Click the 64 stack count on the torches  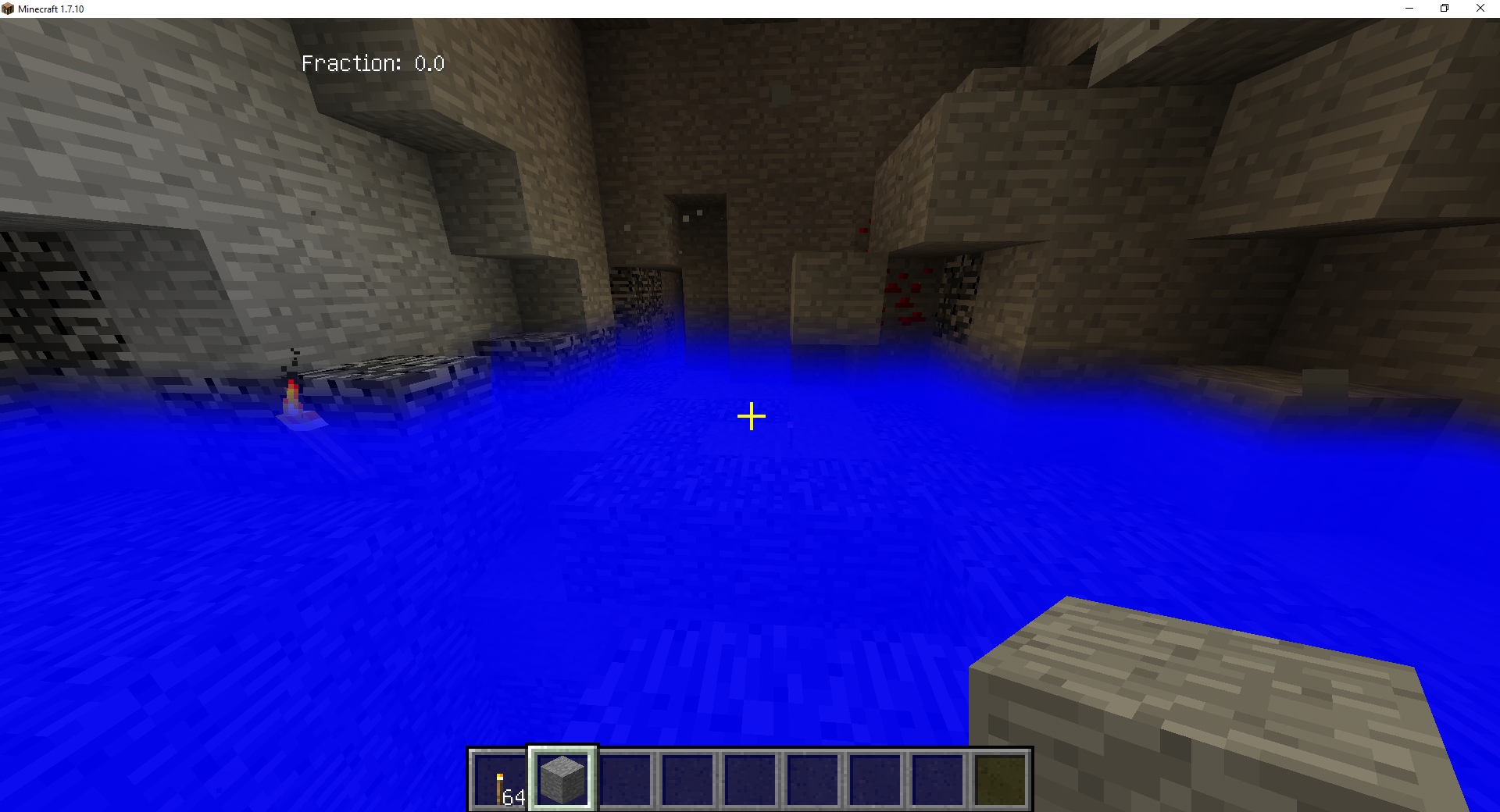coord(513,796)
